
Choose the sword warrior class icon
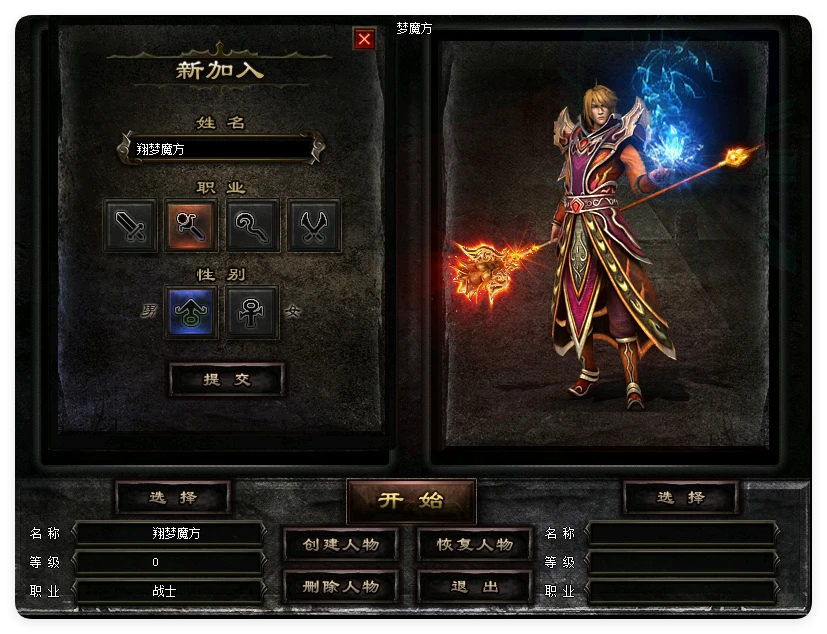131,225
